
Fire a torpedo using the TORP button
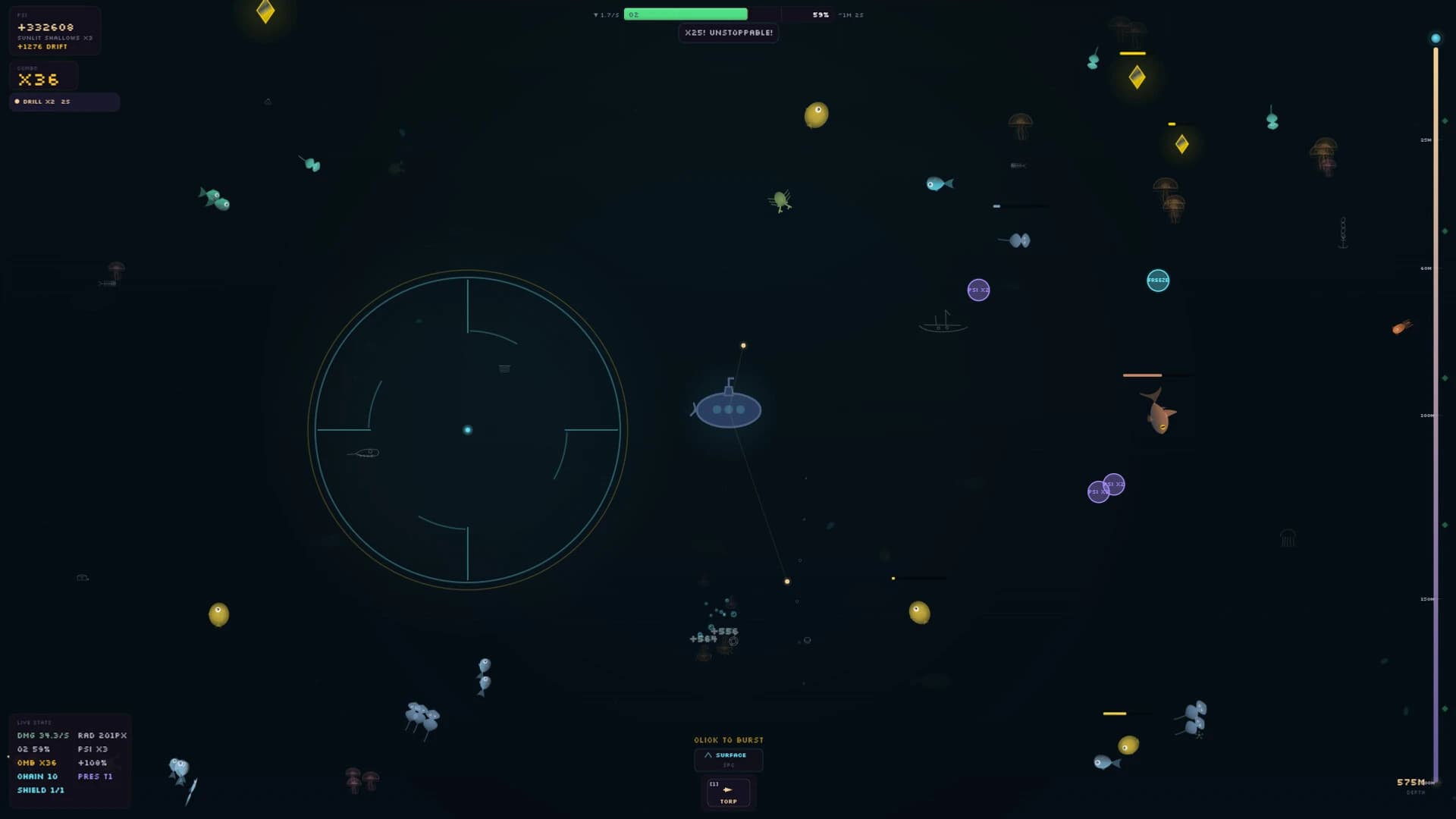728,792
